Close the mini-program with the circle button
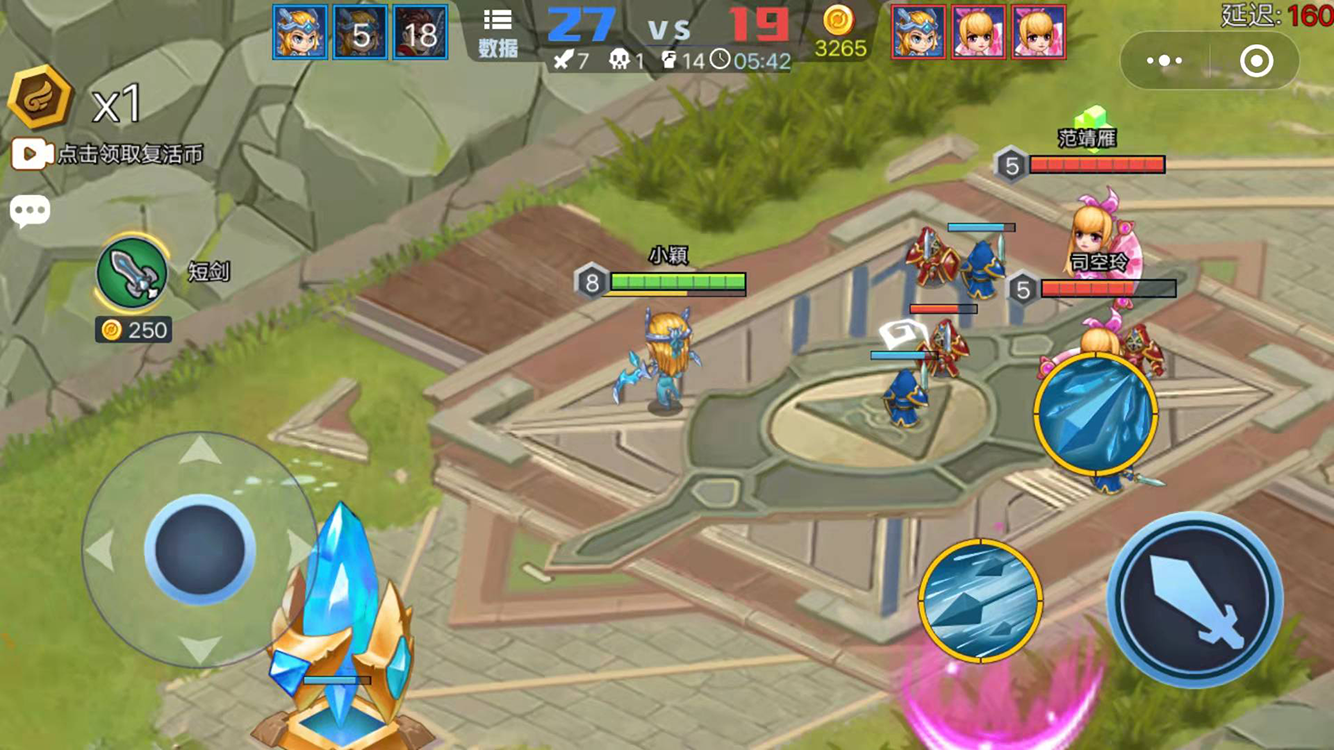This screenshot has height=750, width=1334. point(1256,61)
